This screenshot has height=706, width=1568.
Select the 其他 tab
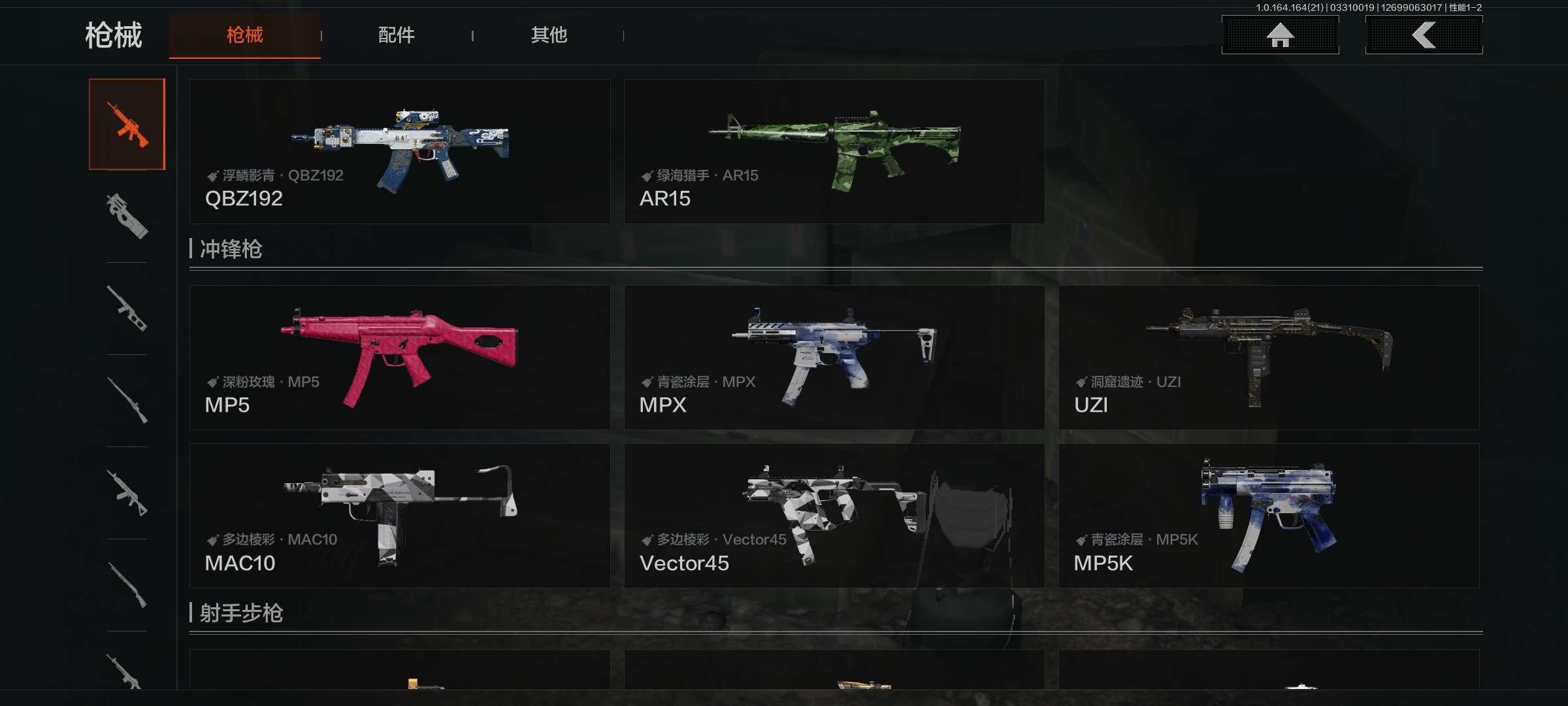click(549, 35)
